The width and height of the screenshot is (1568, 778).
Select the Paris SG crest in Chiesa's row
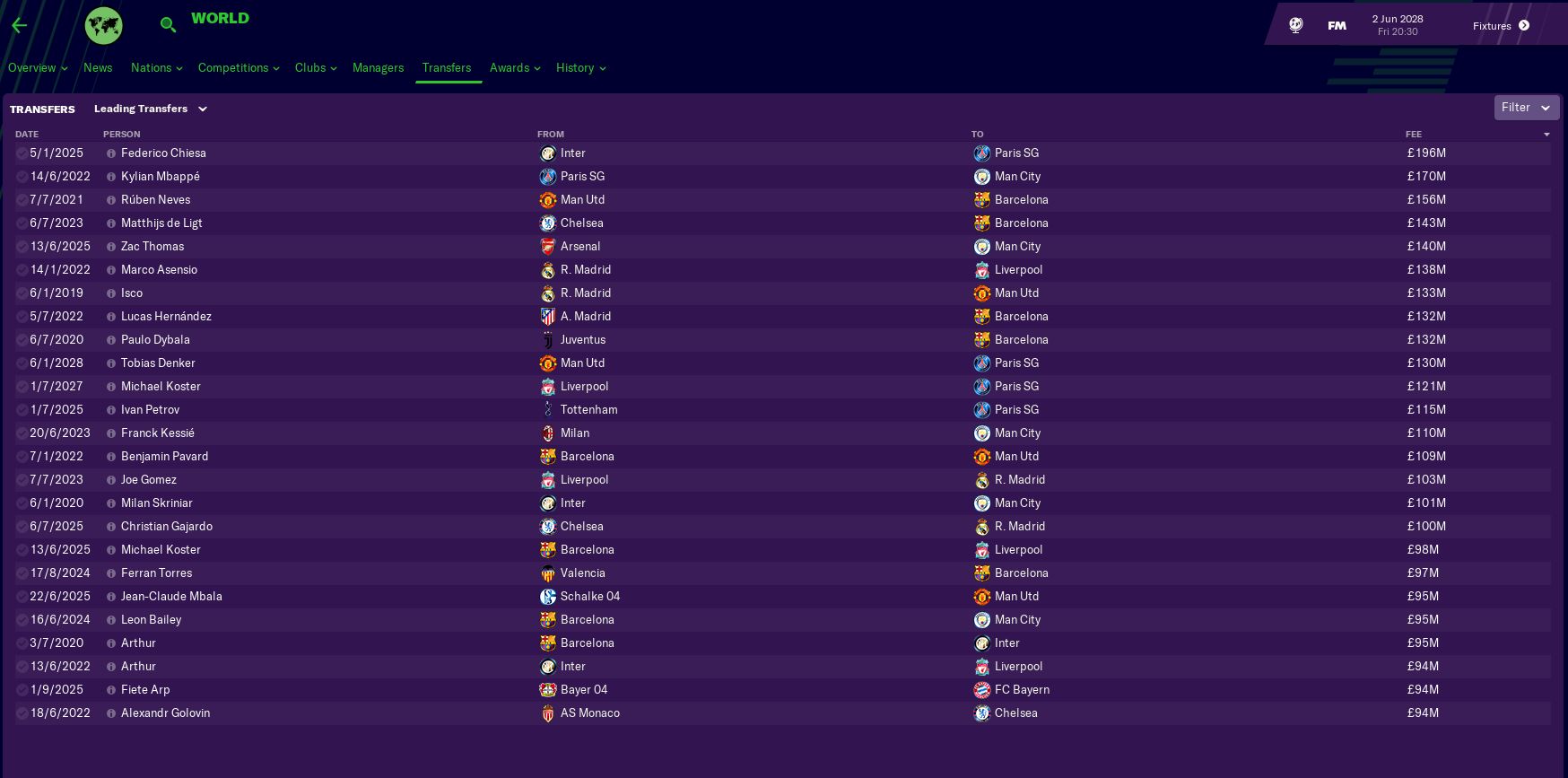click(982, 153)
